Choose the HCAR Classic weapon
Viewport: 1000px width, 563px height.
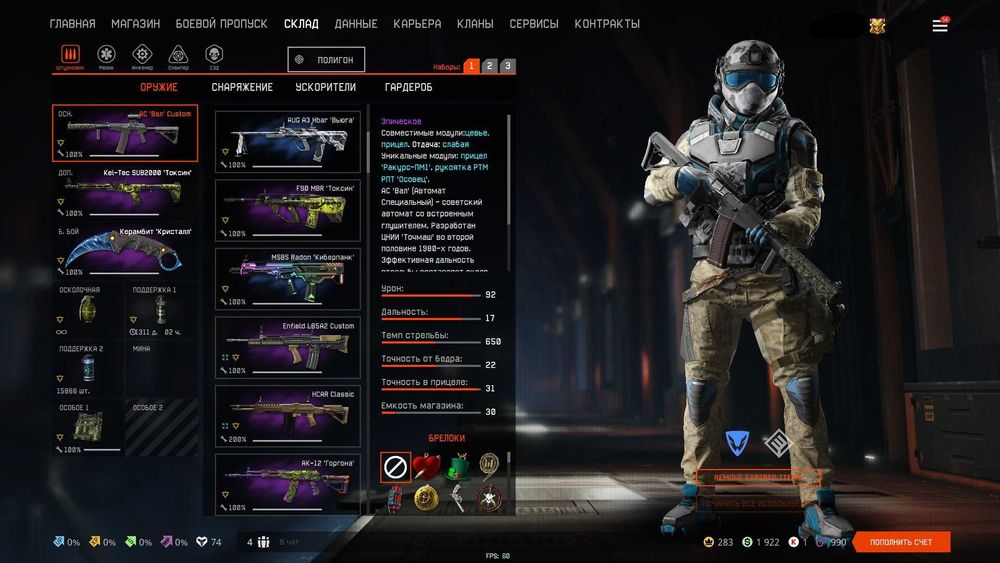pyautogui.click(x=288, y=415)
